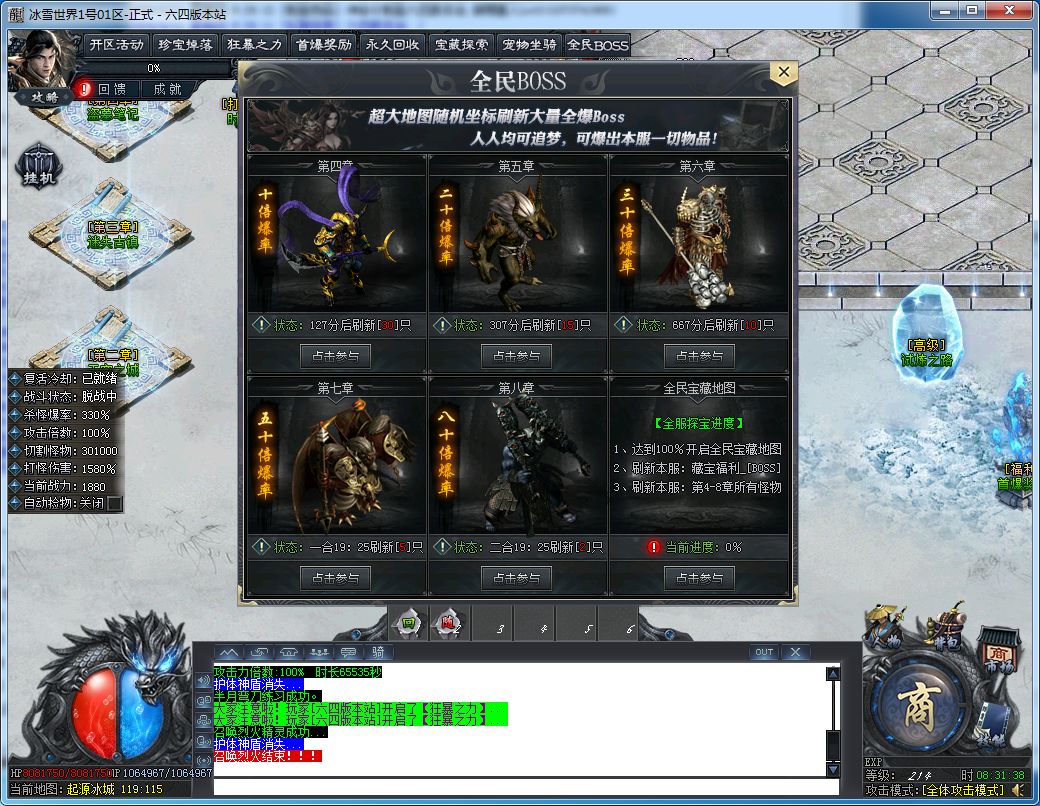Open the 永久回收 recycling menu
Screen dimensions: 1040x806
[x=393, y=45]
